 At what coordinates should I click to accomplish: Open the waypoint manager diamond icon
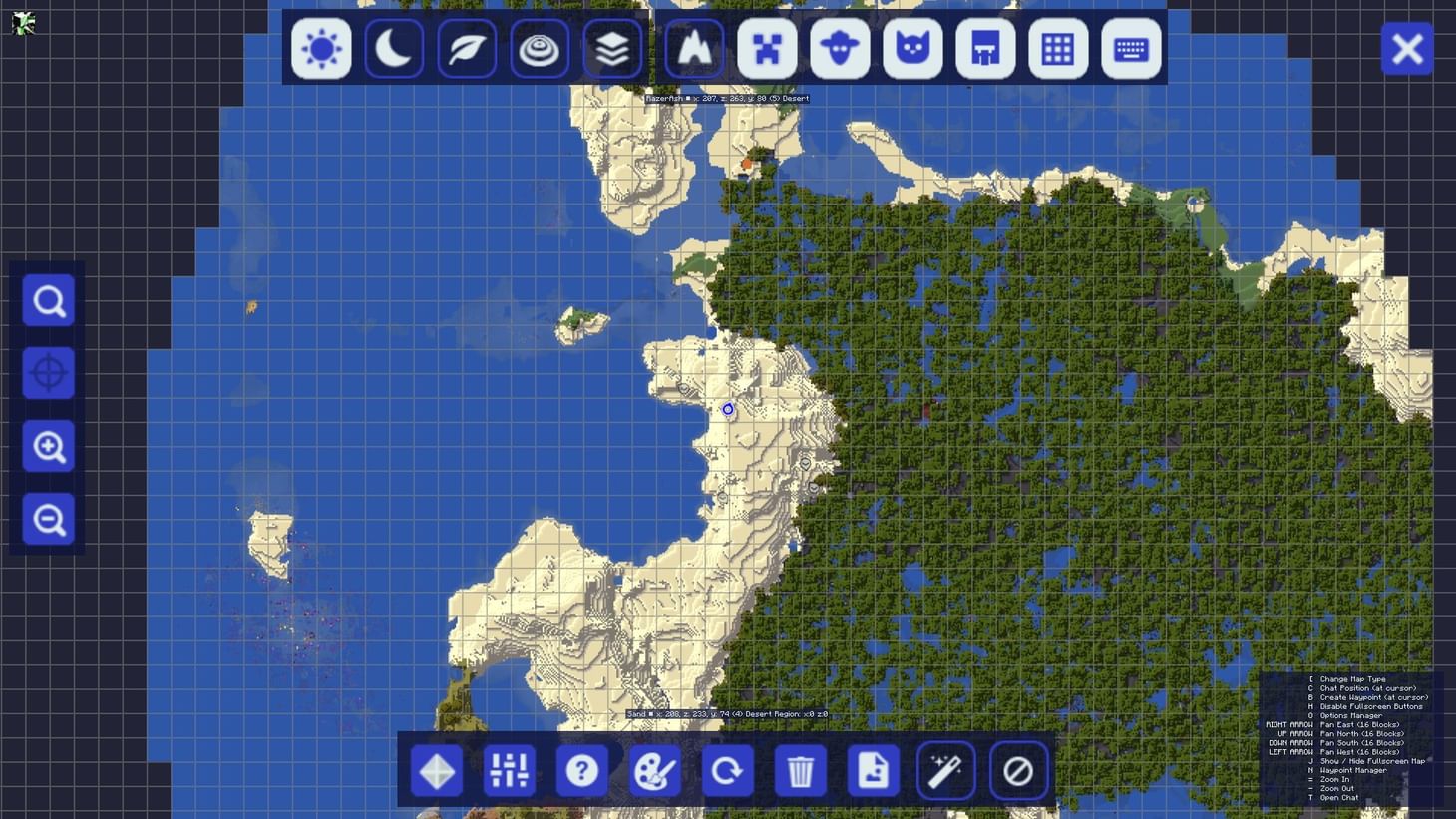[436, 770]
